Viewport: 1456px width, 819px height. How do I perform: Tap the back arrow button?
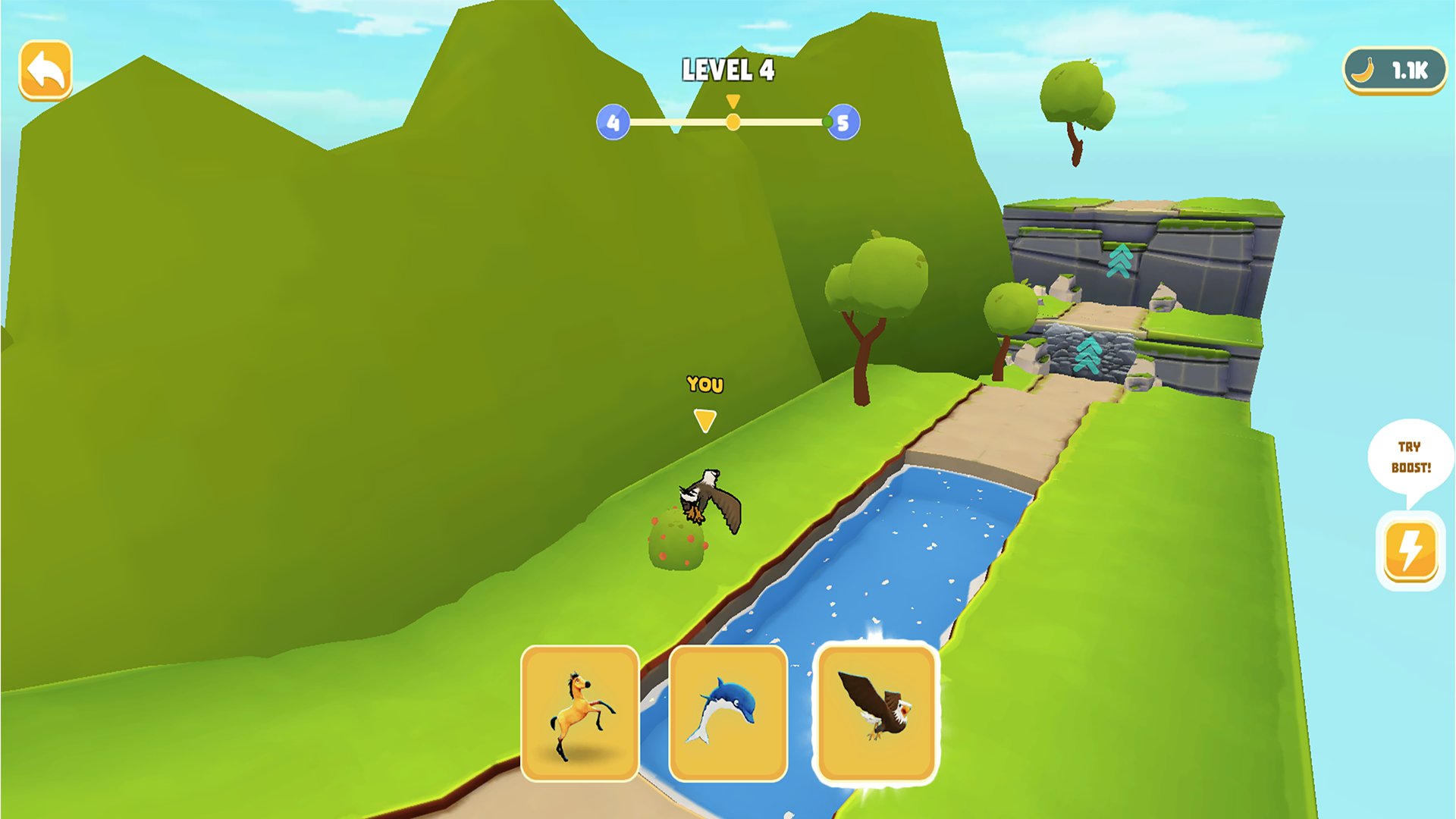pos(47,71)
